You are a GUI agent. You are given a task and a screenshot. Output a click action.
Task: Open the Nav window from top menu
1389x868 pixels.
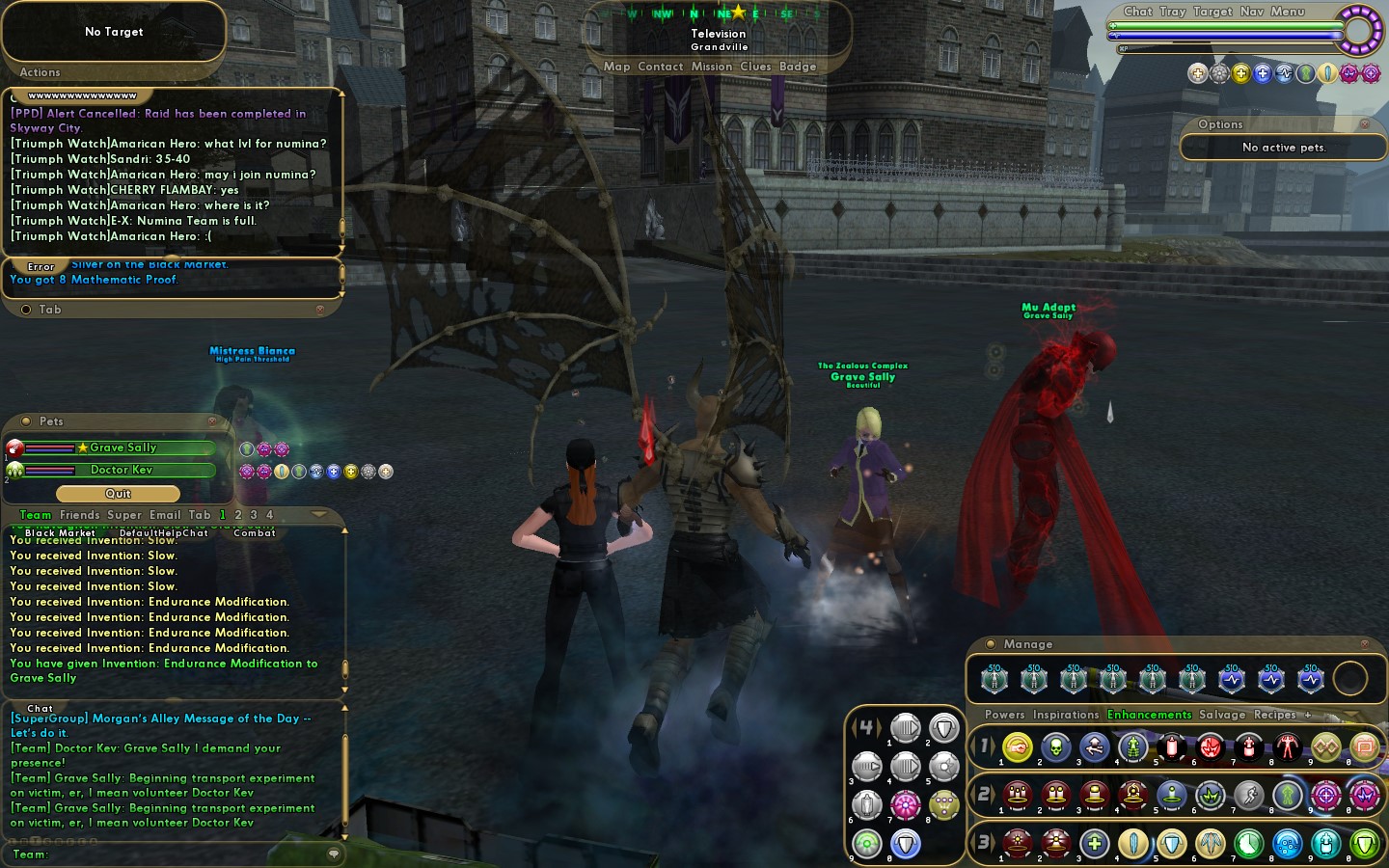click(1251, 12)
